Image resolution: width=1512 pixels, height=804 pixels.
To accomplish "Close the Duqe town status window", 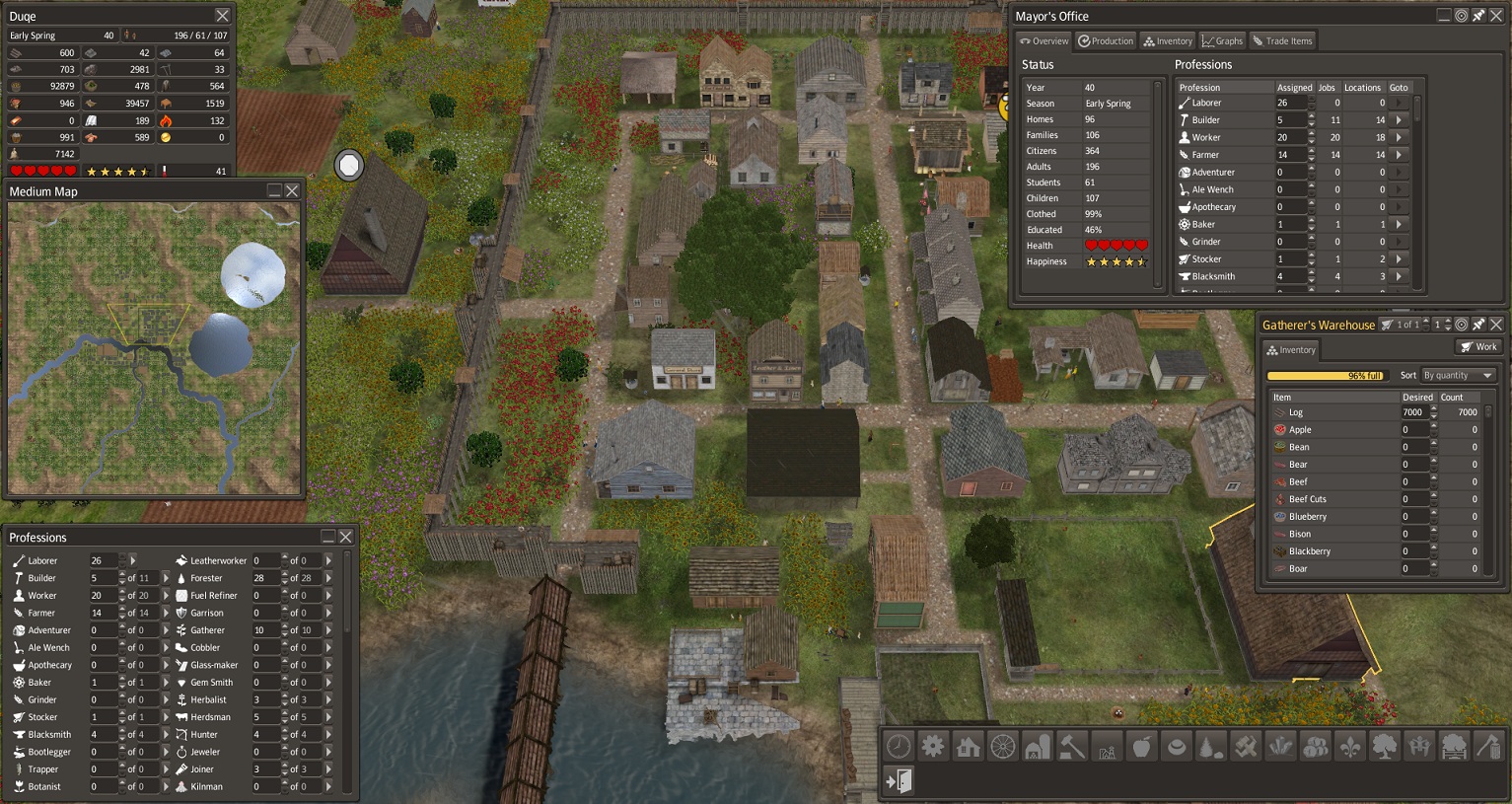I will point(222,16).
